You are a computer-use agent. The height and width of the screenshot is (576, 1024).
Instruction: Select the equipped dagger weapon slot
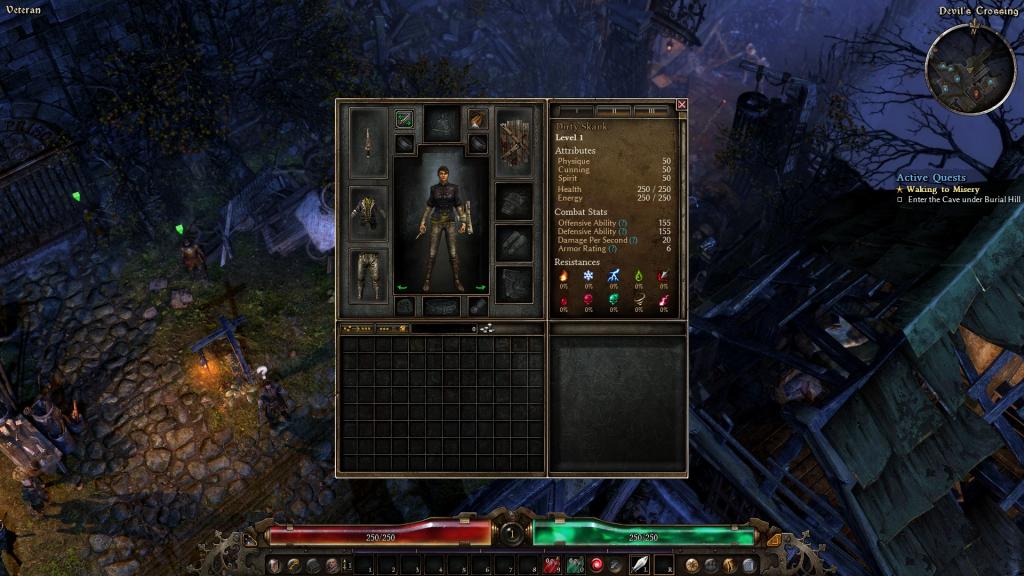point(368,141)
